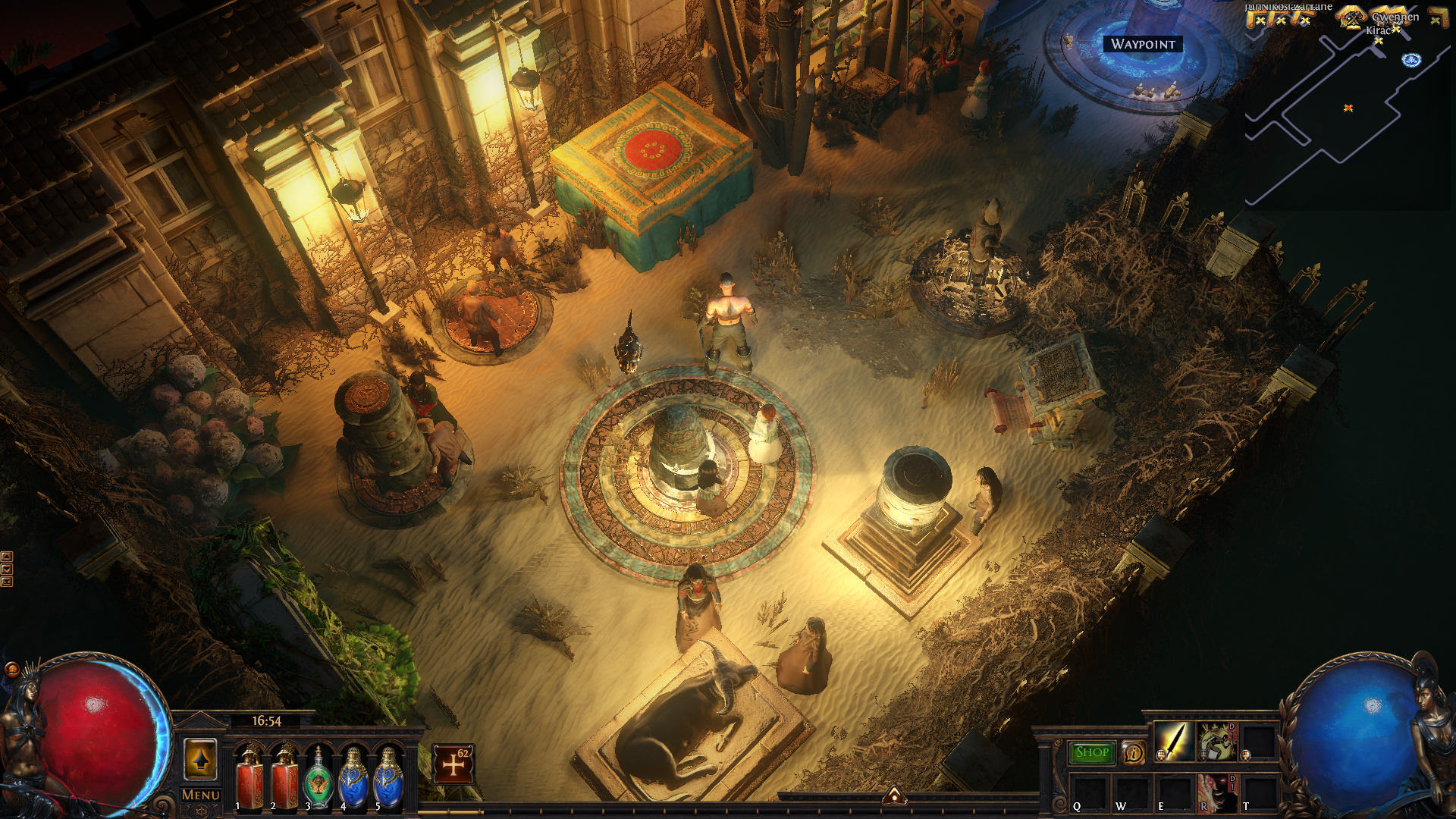Open the green Shop button
The image size is (1456, 819).
(x=1092, y=752)
